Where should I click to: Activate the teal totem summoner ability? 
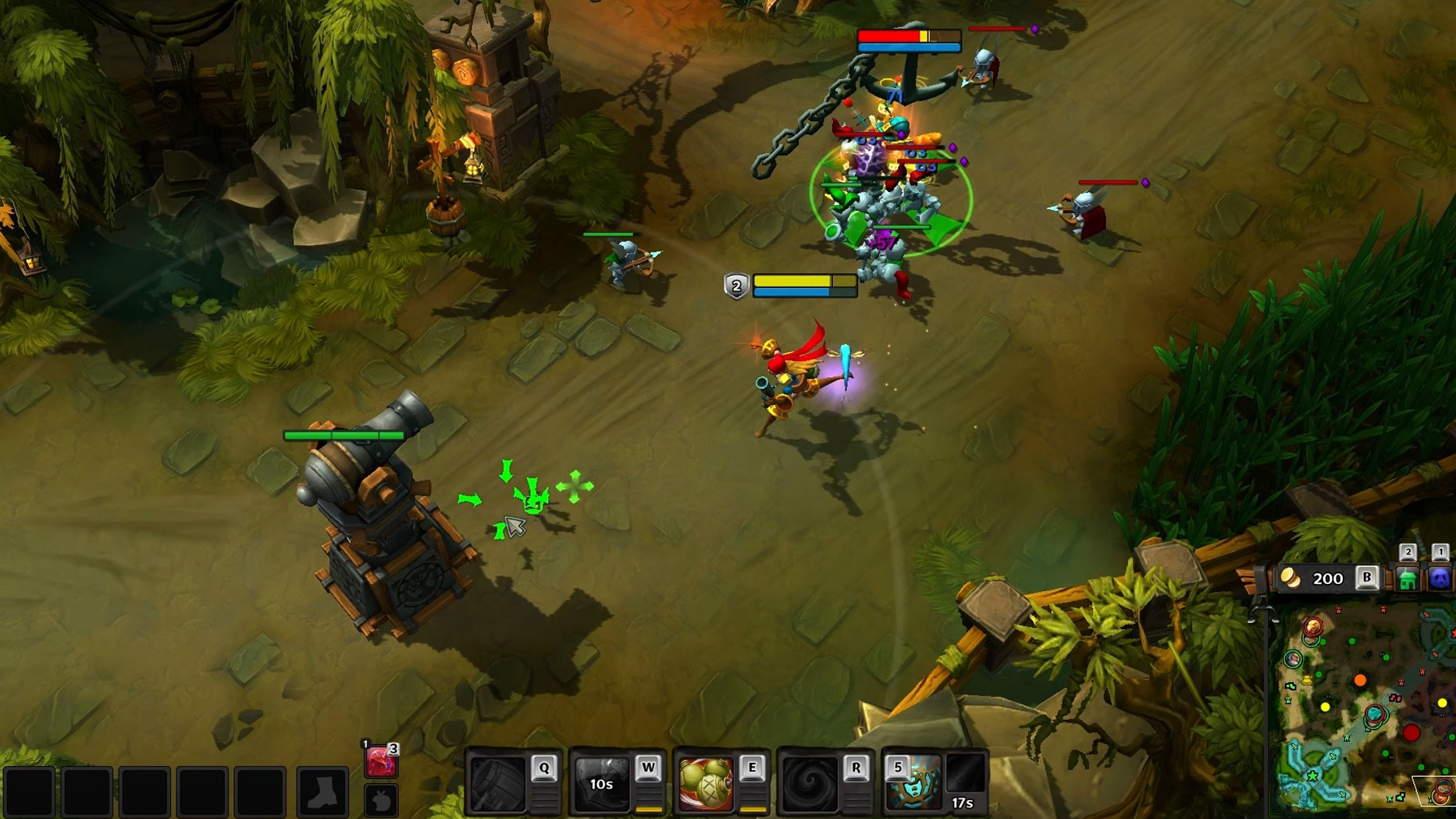913,783
